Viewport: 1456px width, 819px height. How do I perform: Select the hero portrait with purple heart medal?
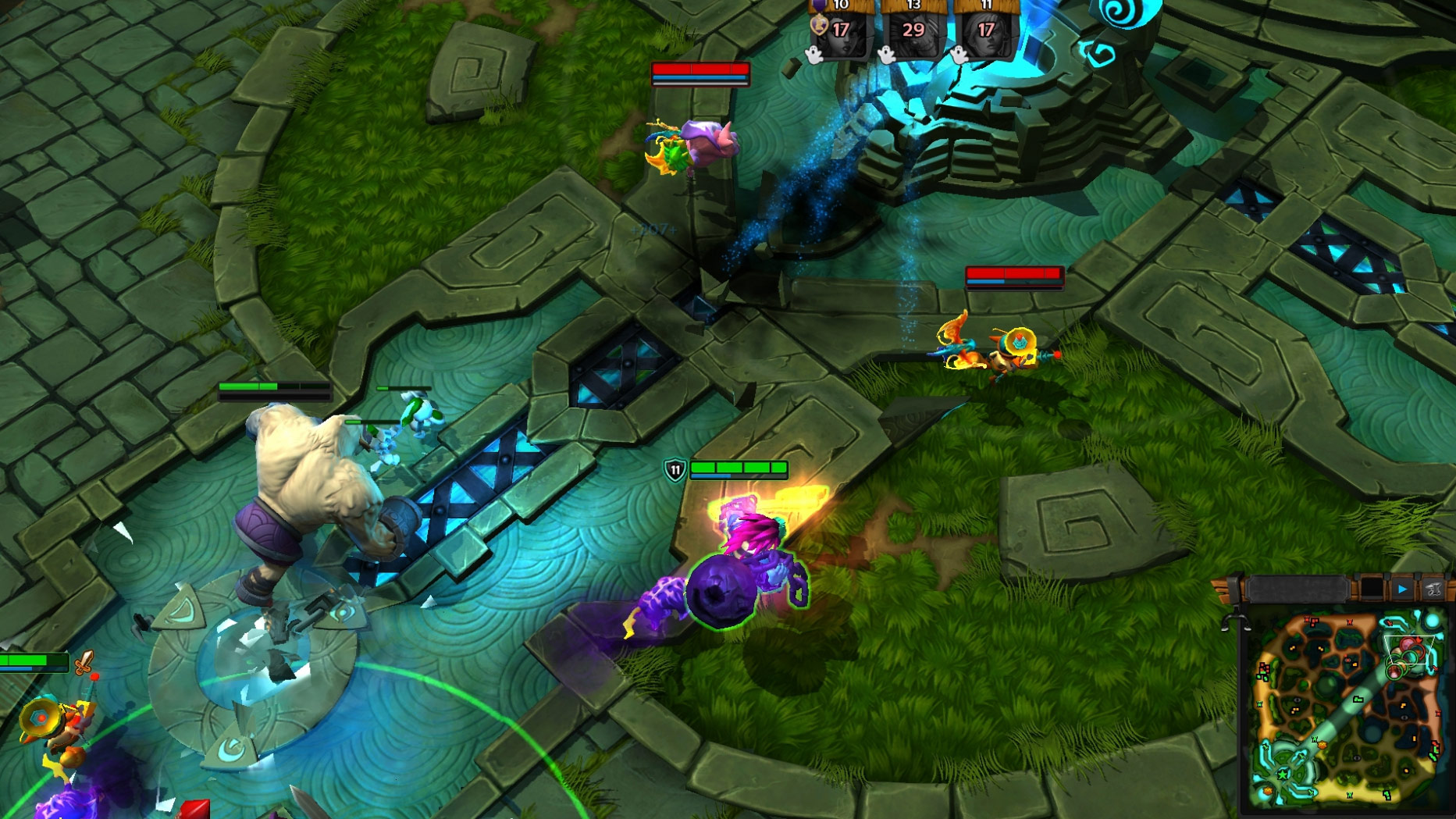(840, 31)
